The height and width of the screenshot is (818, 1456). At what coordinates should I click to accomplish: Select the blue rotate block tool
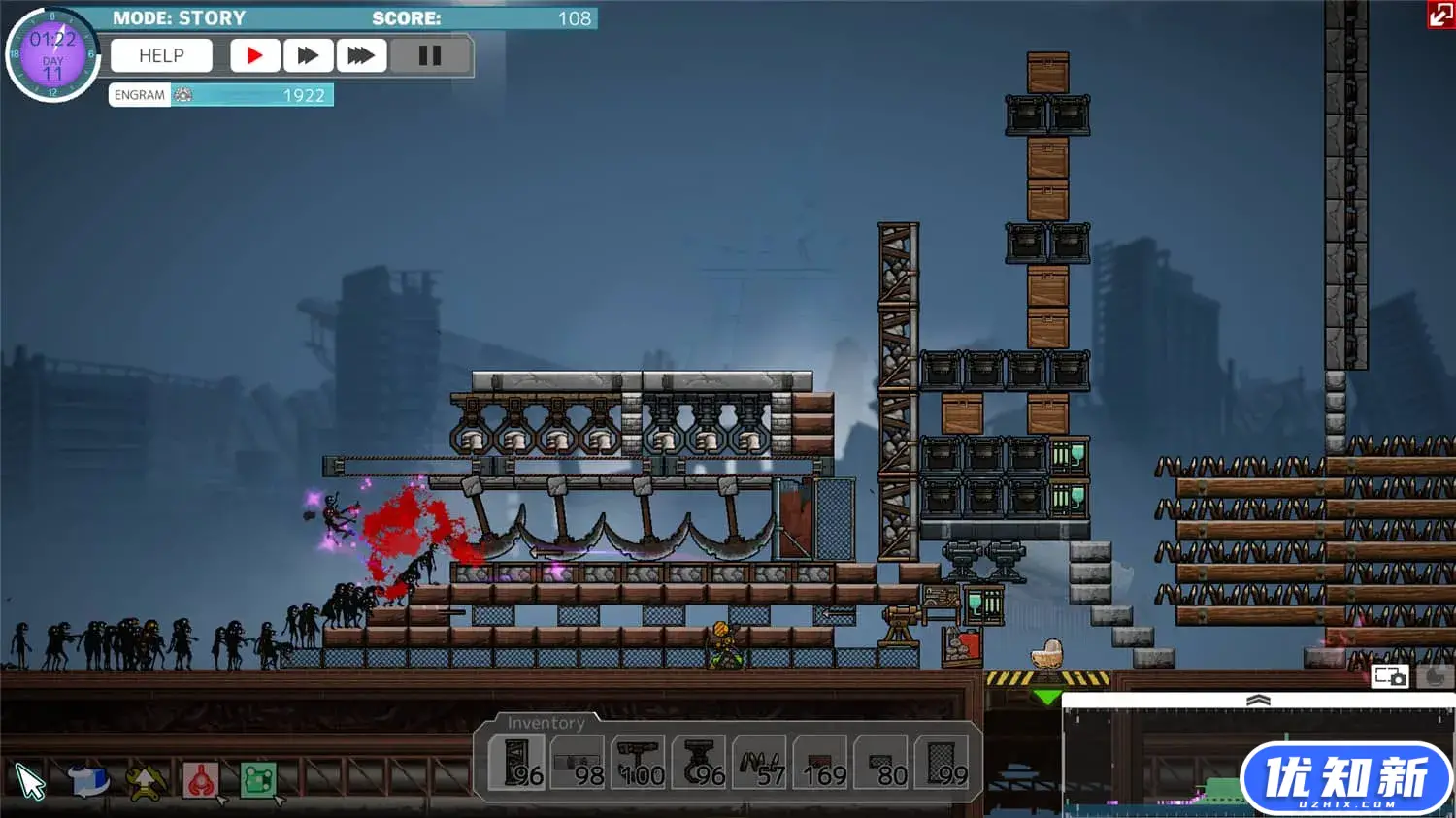click(x=87, y=780)
